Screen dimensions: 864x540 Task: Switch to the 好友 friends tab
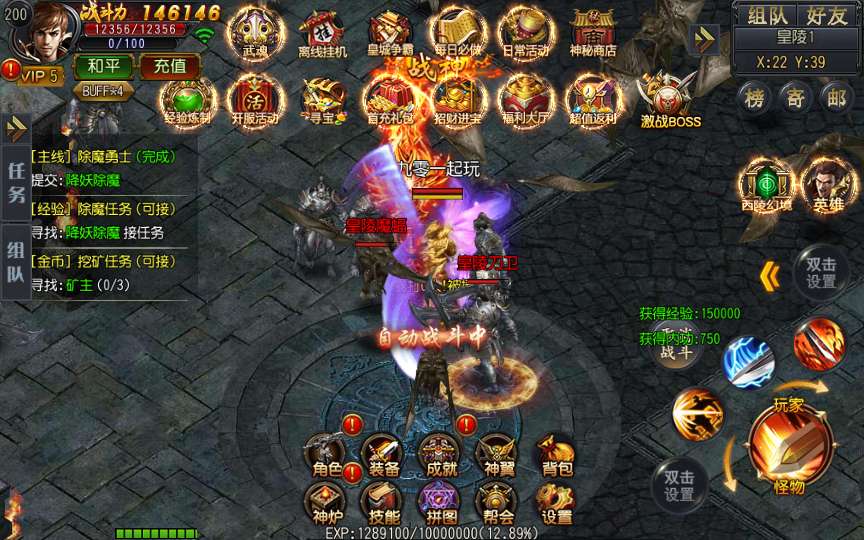pyautogui.click(x=826, y=15)
